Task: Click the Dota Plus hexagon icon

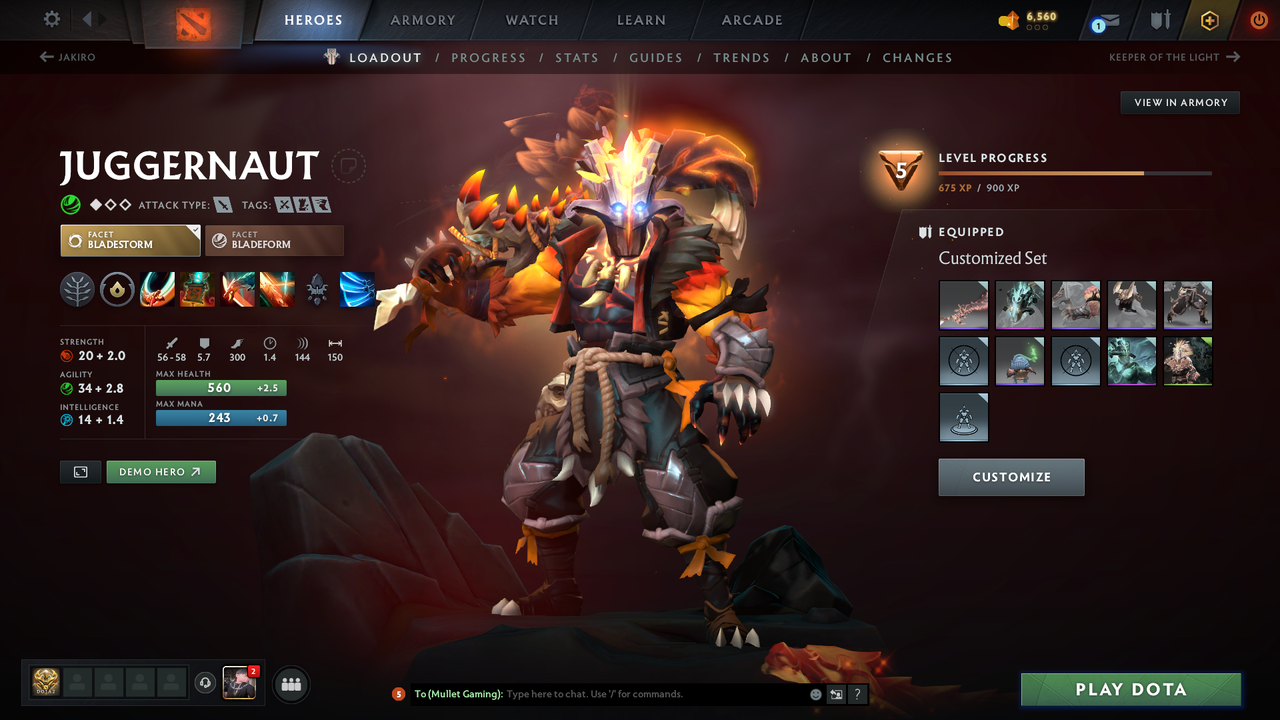Action: point(1209,20)
